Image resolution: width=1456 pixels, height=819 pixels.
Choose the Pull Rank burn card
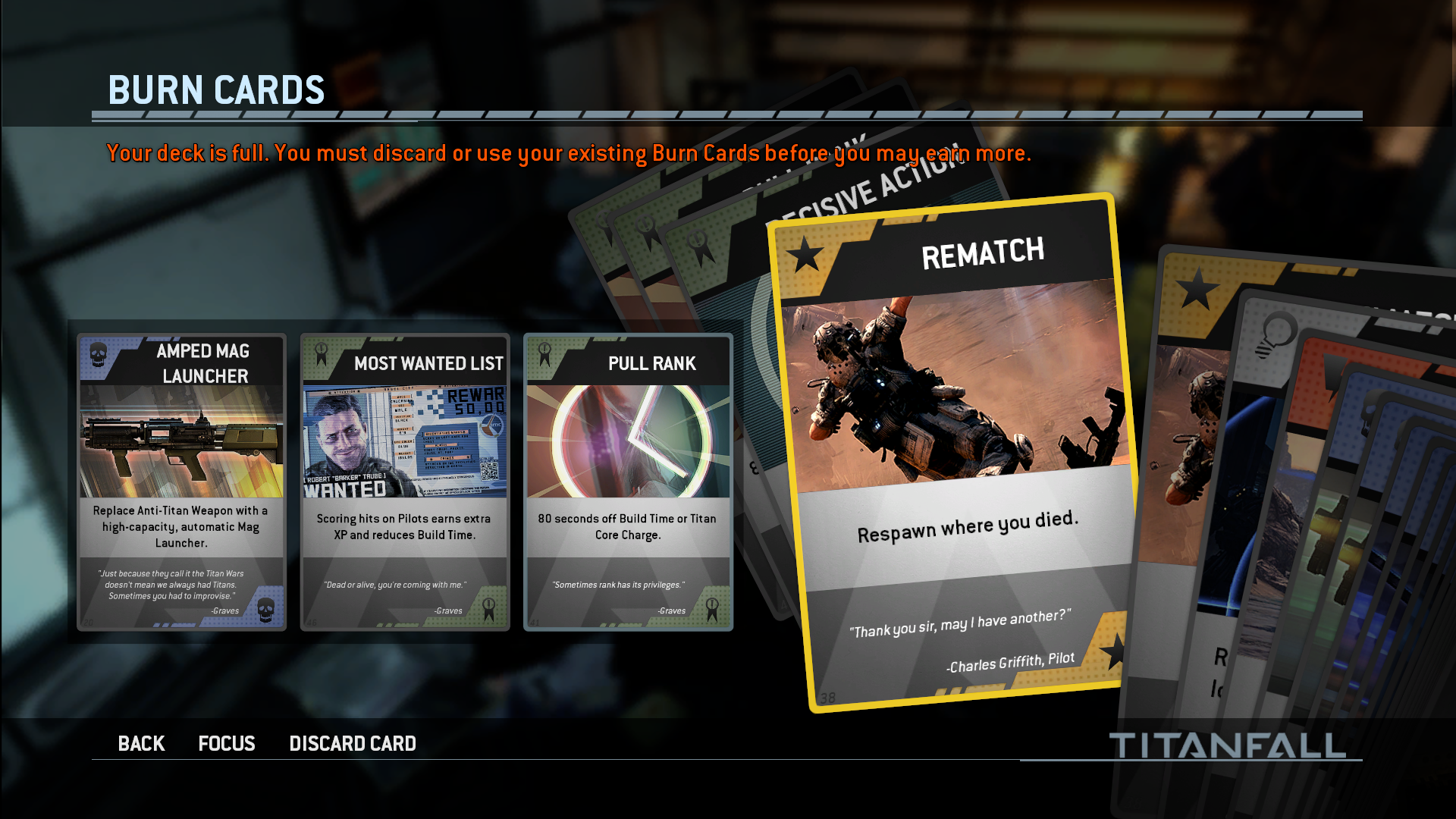point(628,482)
